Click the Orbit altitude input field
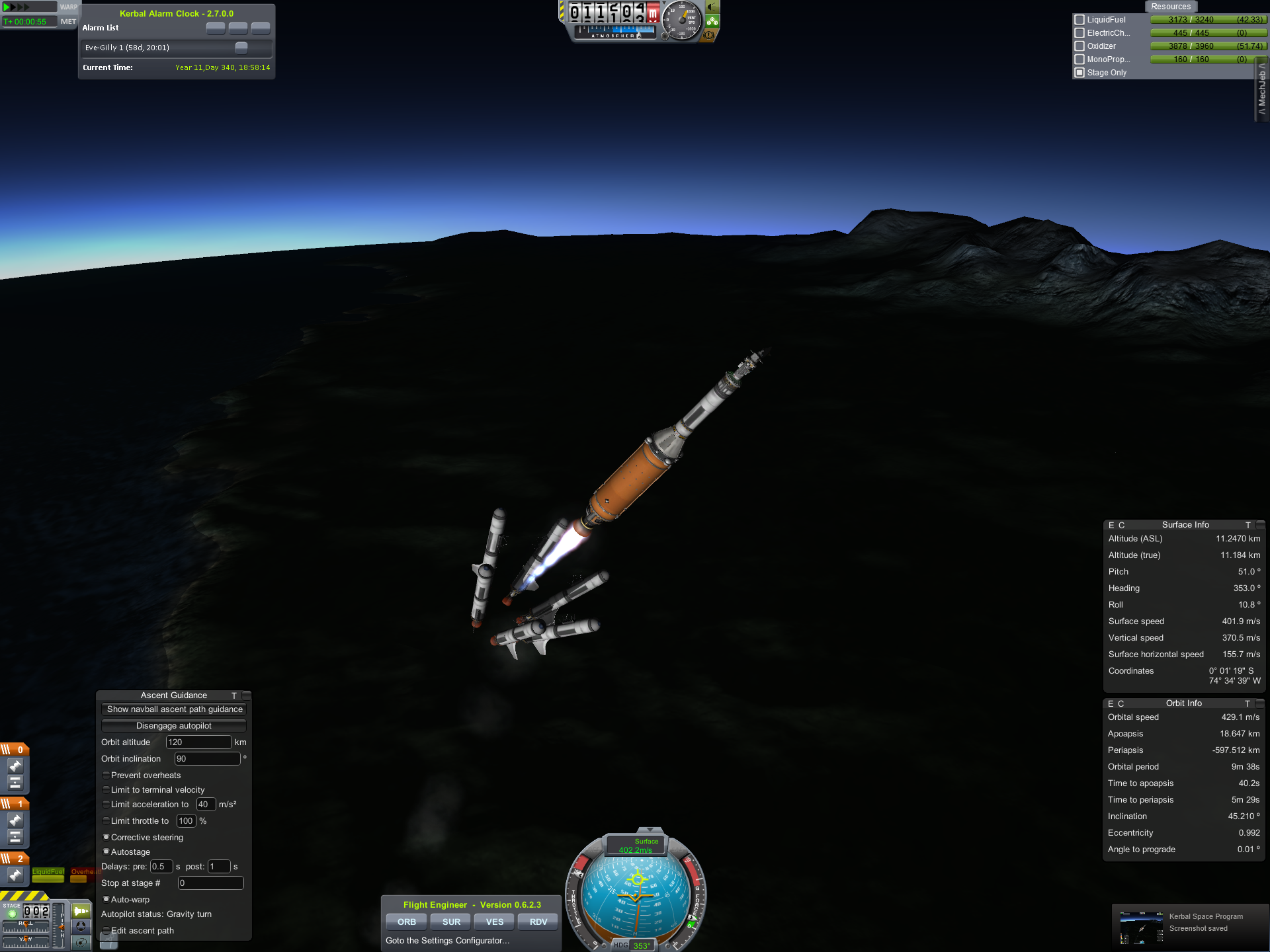This screenshot has height=952, width=1270. click(x=198, y=742)
